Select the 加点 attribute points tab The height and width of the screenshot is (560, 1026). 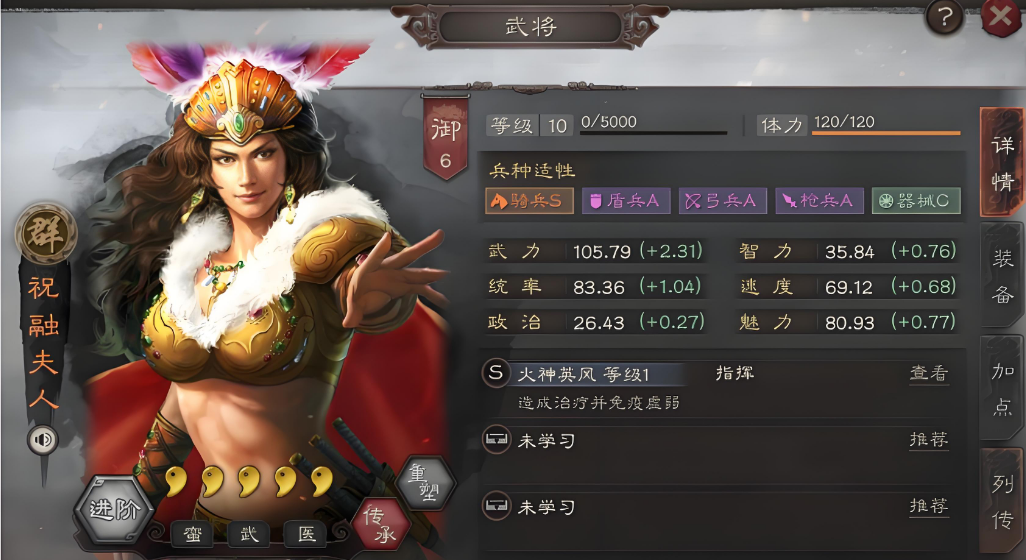(x=1003, y=390)
